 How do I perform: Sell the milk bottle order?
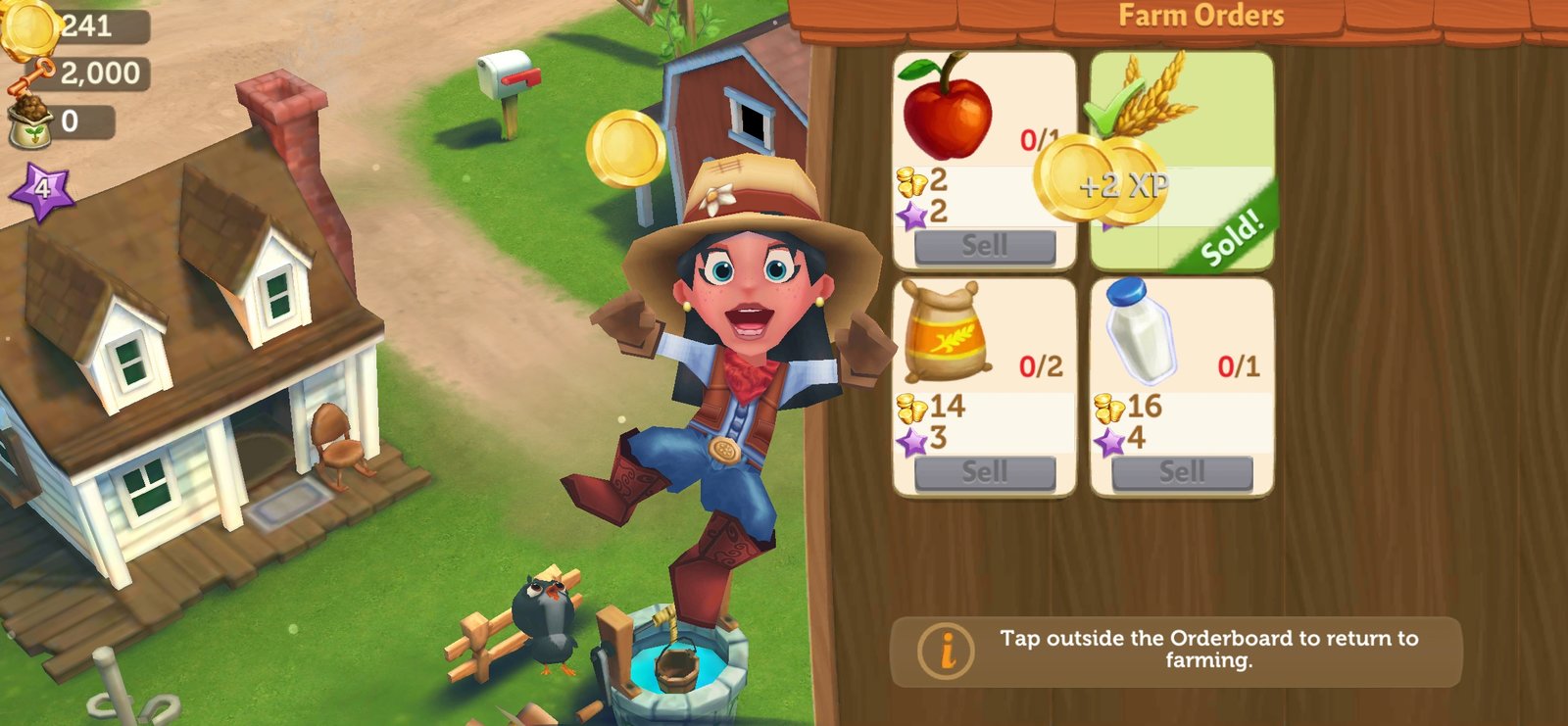1182,473
